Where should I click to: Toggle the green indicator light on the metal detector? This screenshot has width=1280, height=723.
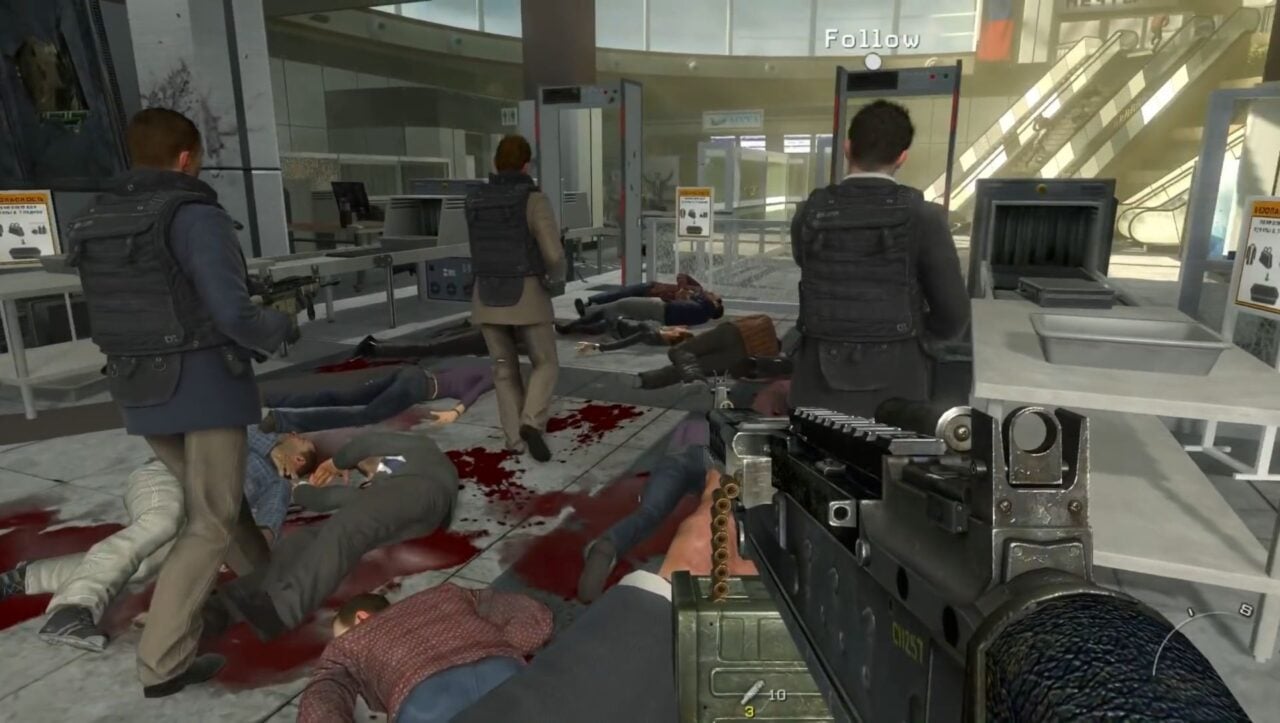pos(946,76)
